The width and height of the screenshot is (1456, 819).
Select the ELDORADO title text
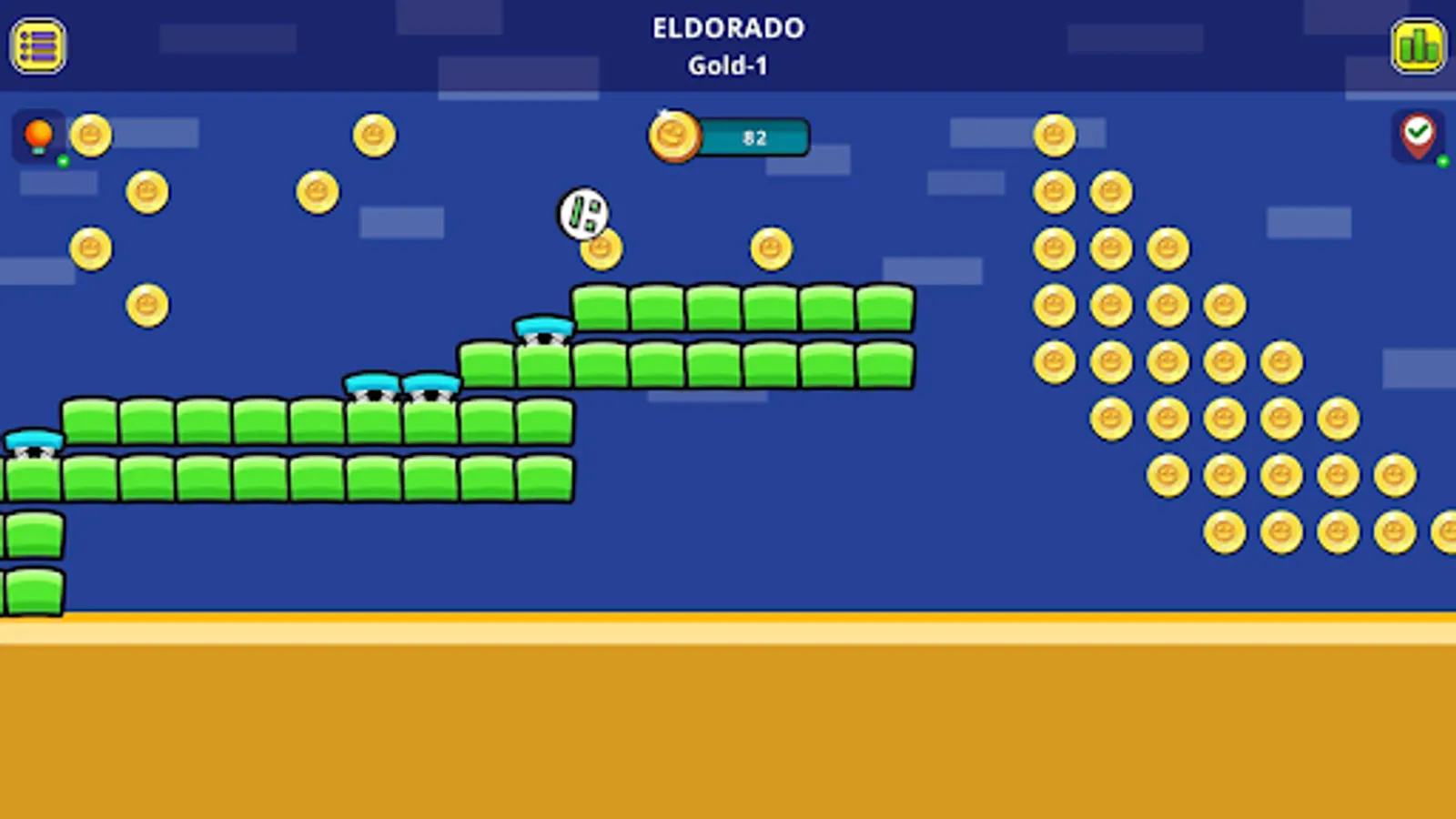728,28
